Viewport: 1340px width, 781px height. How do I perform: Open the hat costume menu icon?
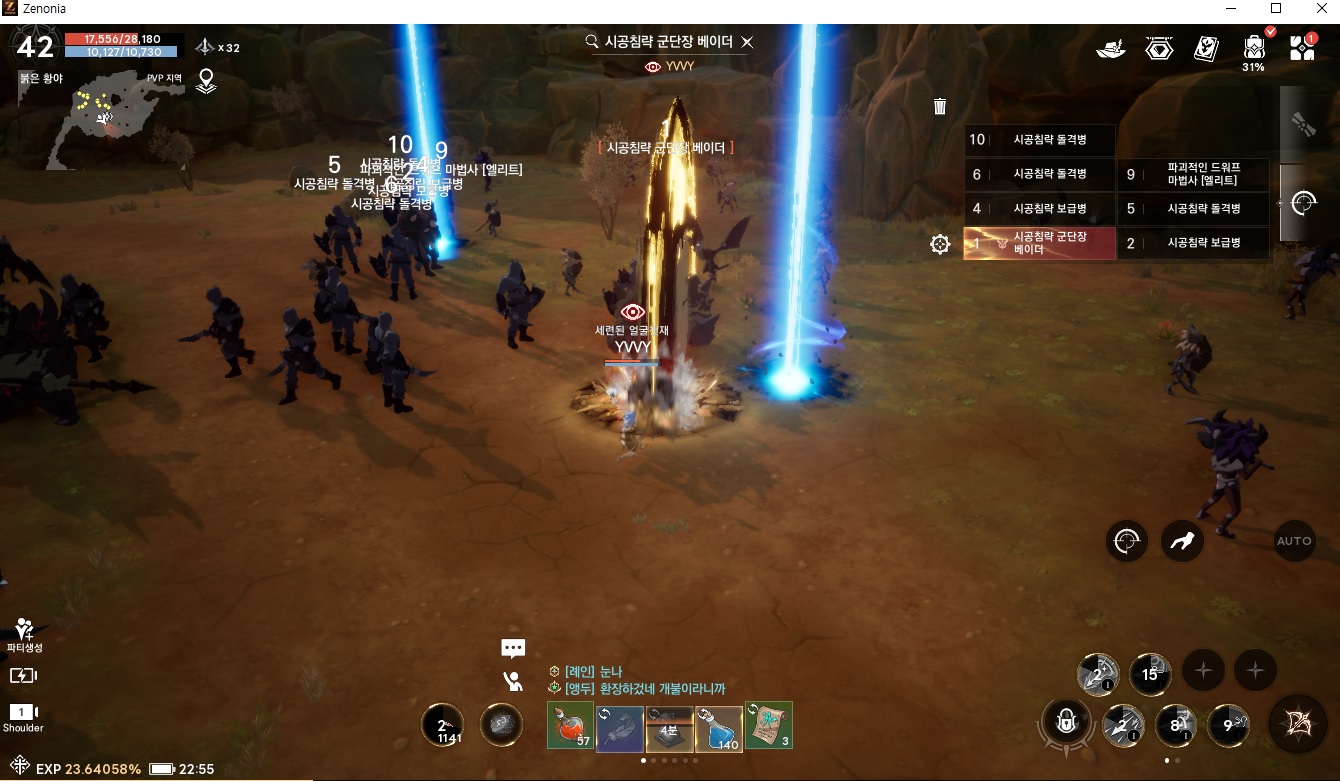(1111, 49)
